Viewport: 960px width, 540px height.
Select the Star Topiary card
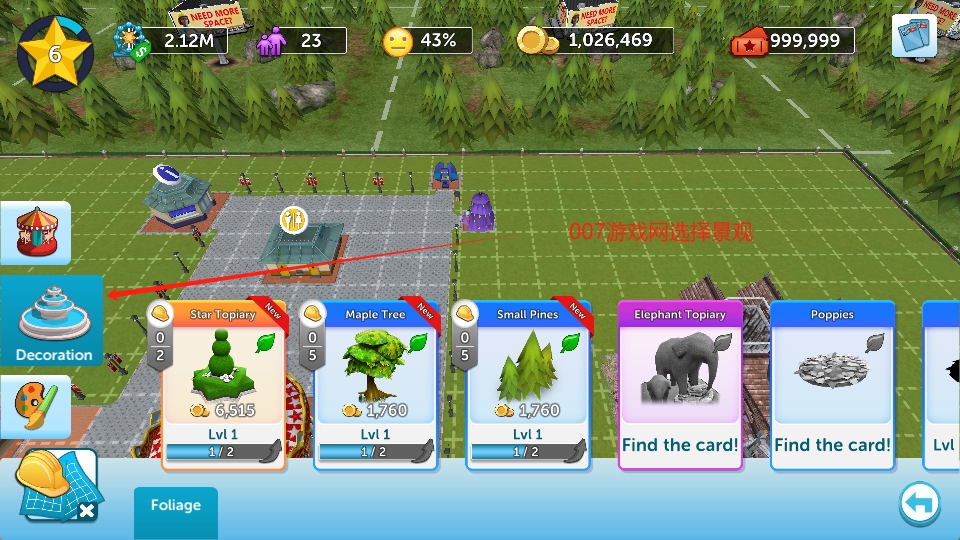click(223, 385)
